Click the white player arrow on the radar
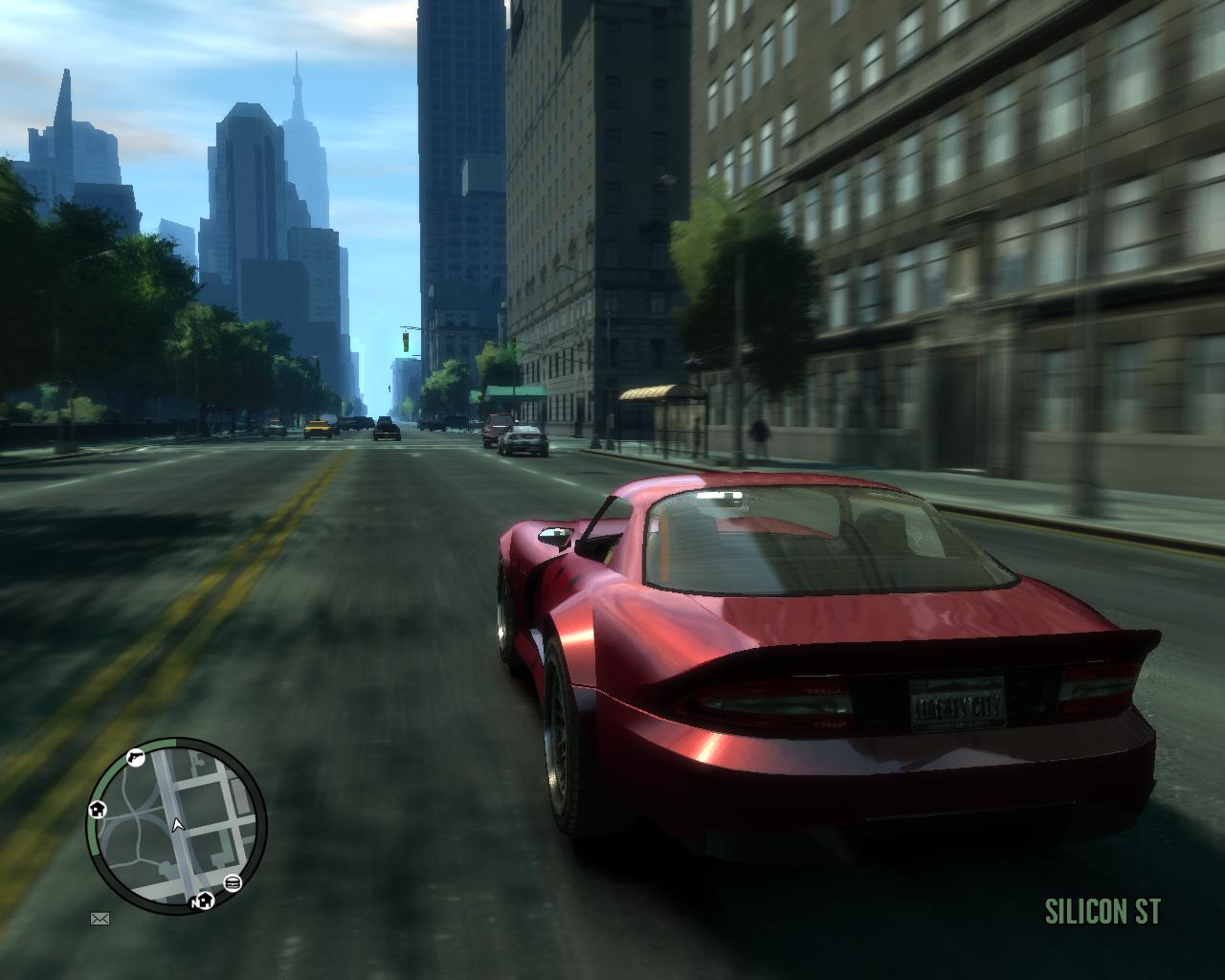The width and height of the screenshot is (1225, 980). 177,825
